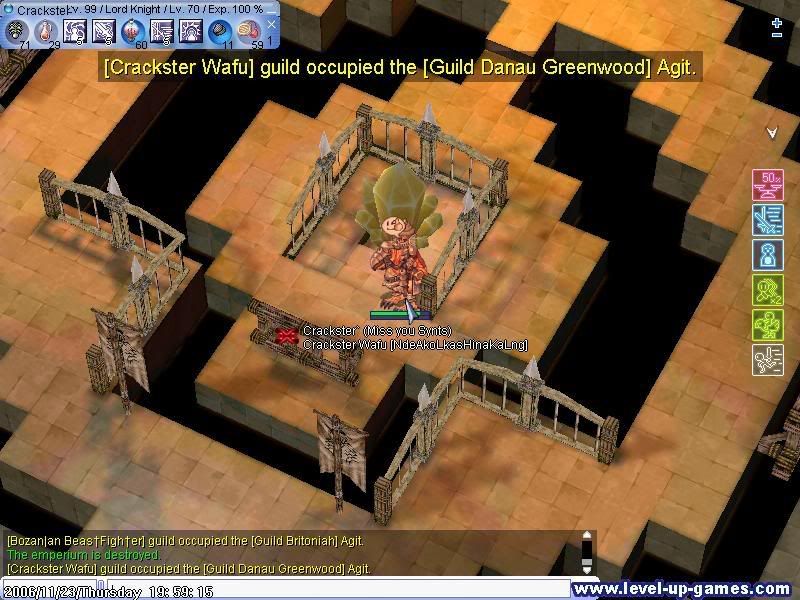Use the red potion with count 29
The width and height of the screenshot is (800, 600).
point(46,32)
